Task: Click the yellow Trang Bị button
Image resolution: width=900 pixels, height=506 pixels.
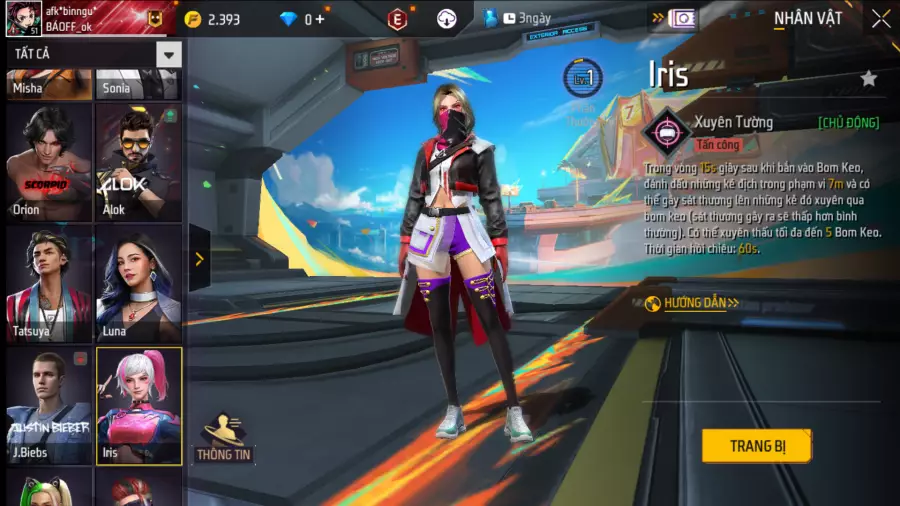Action: [756, 446]
